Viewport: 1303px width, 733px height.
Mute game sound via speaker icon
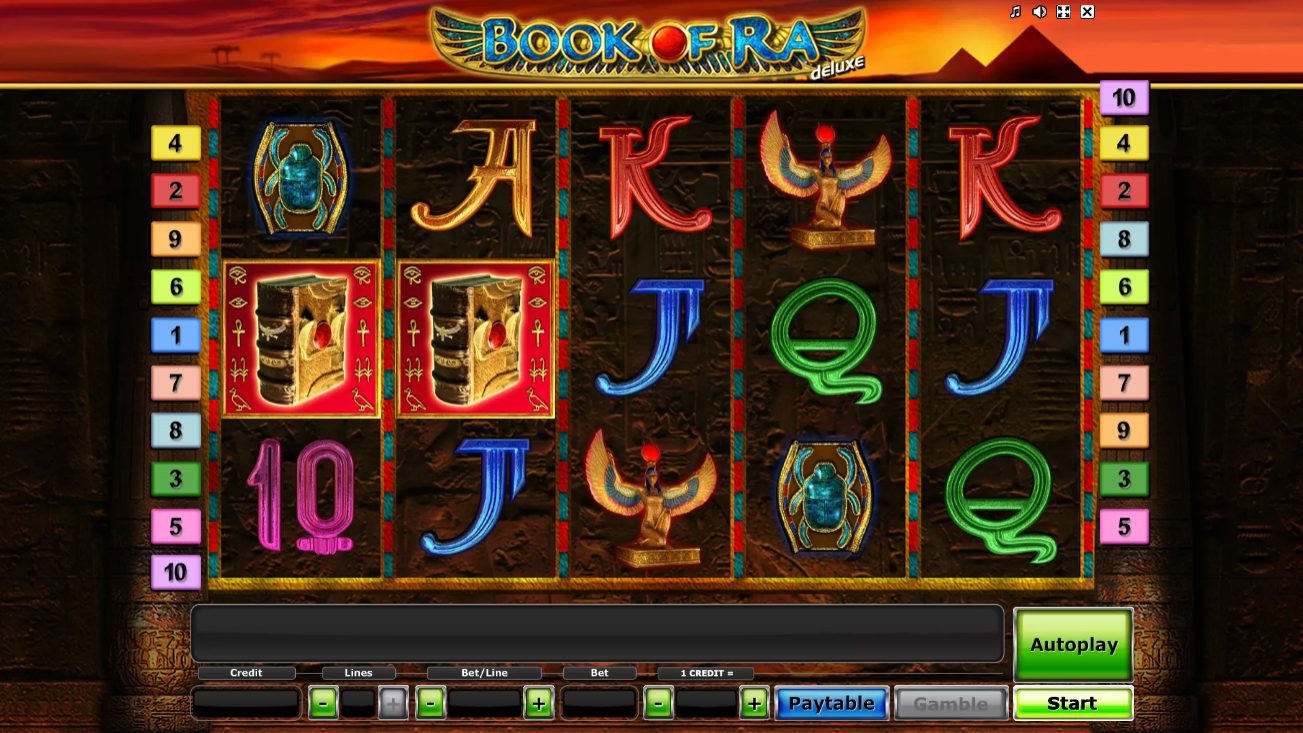click(1038, 12)
